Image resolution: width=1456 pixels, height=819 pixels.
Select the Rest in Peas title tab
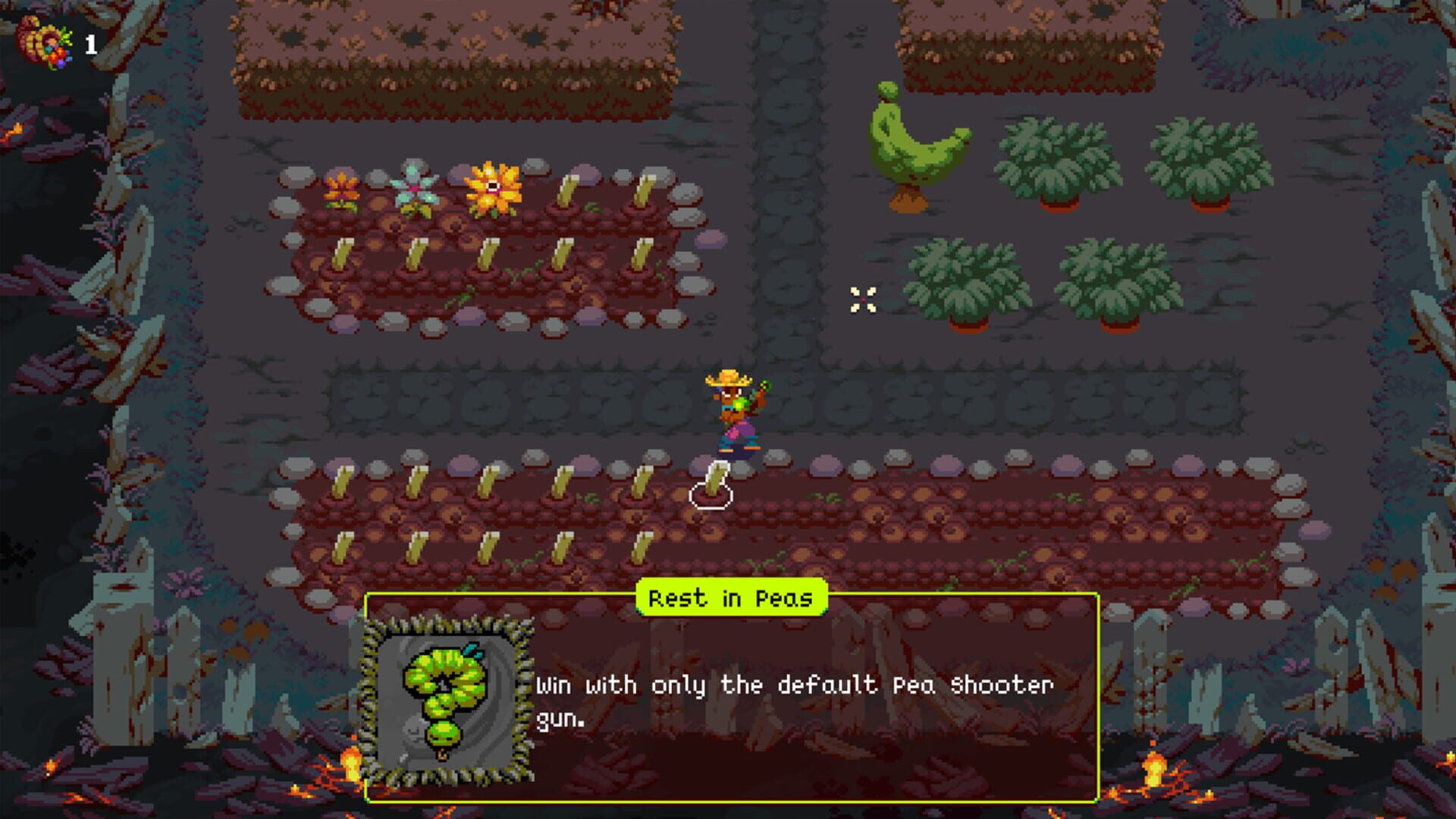coord(730,598)
